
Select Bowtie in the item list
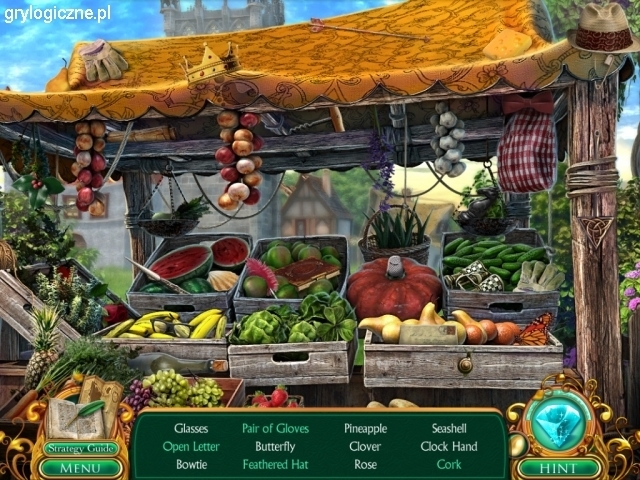pos(191,464)
